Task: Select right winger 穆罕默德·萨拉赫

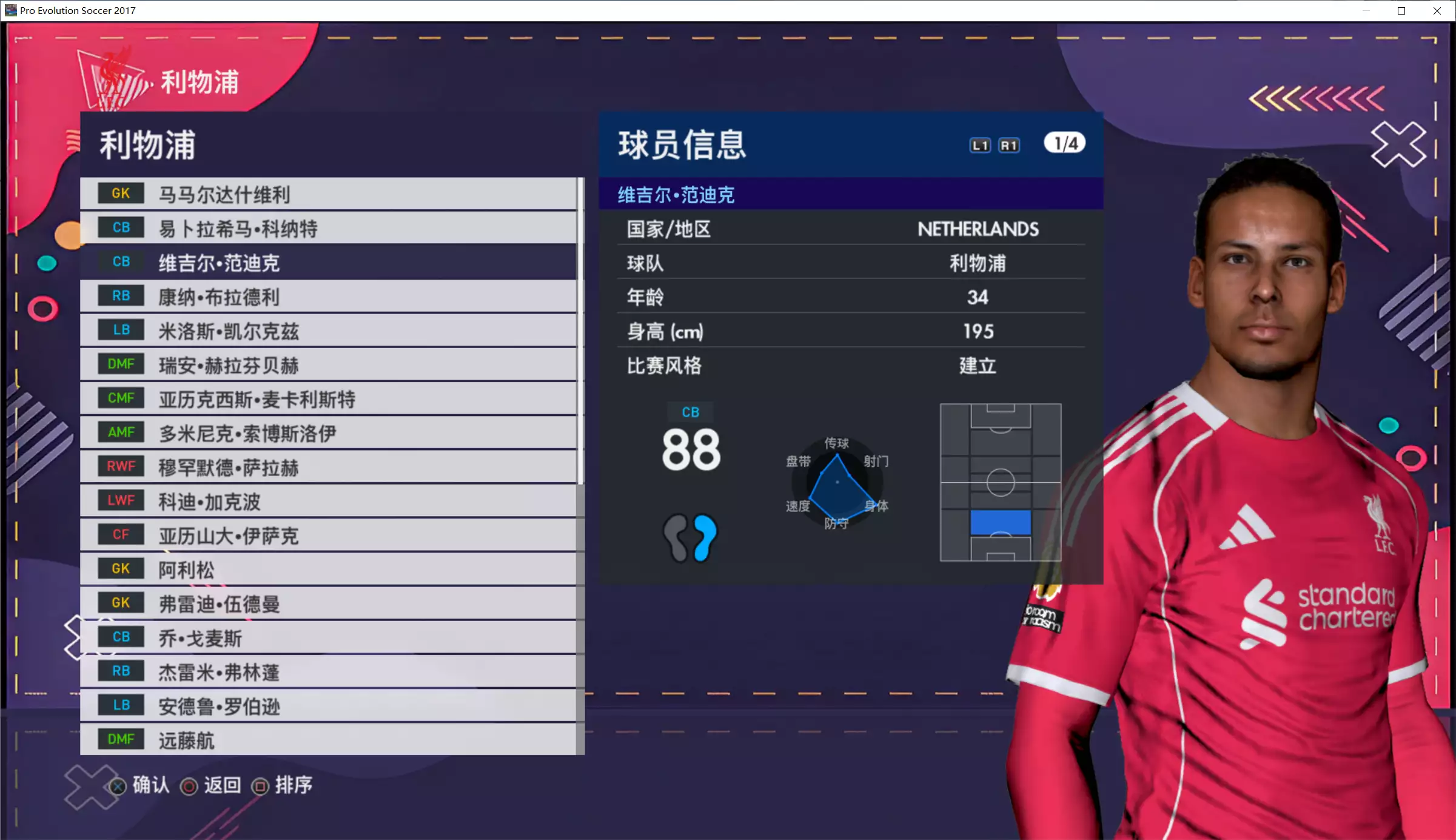Action: coord(327,467)
